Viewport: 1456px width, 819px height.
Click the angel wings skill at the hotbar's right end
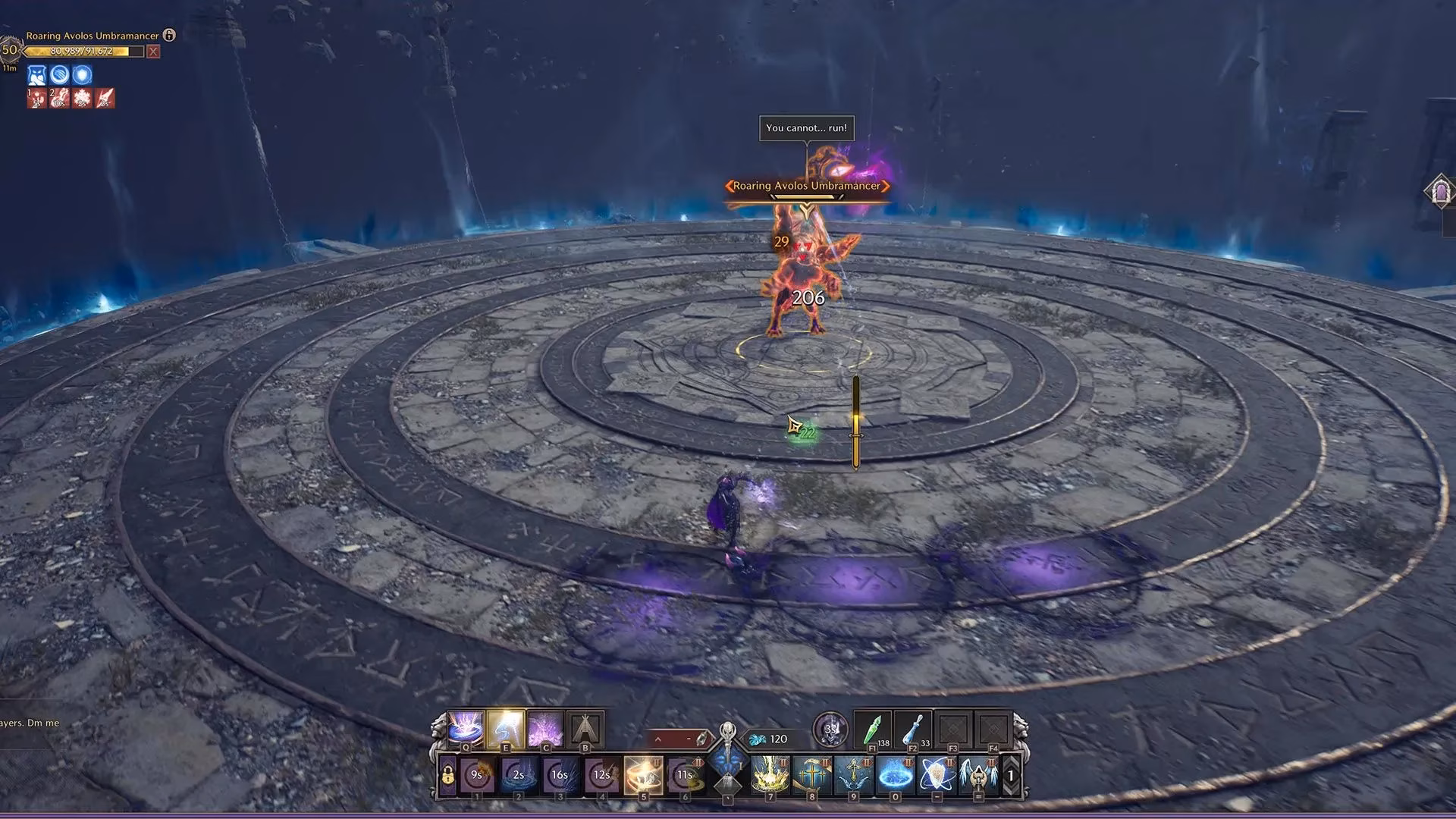pyautogui.click(x=977, y=775)
